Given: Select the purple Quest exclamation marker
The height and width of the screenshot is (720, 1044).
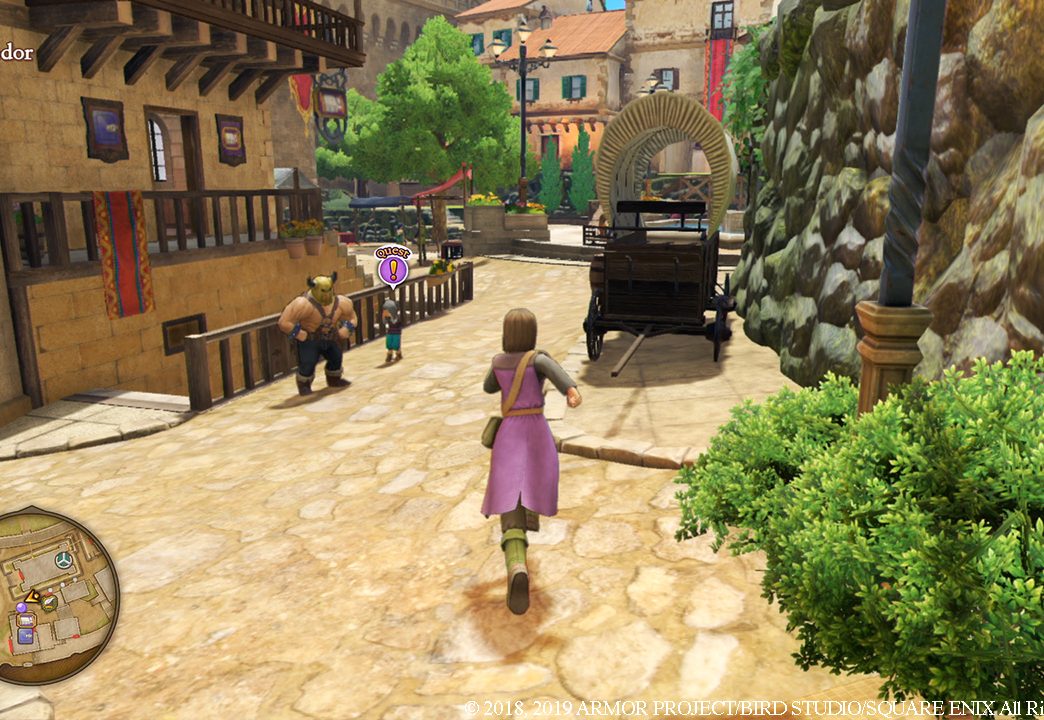Looking at the screenshot, I should coord(393,268).
